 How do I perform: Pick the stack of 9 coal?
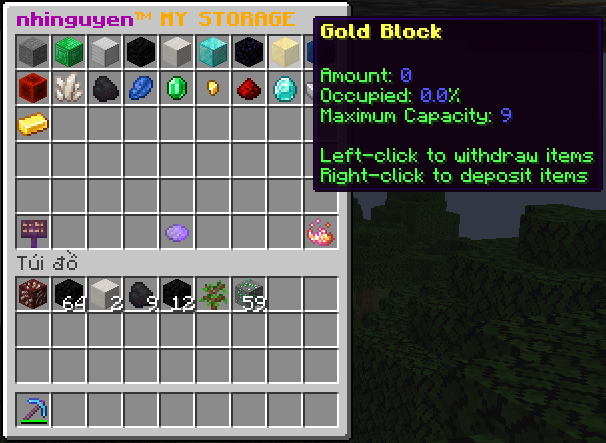(x=141, y=294)
